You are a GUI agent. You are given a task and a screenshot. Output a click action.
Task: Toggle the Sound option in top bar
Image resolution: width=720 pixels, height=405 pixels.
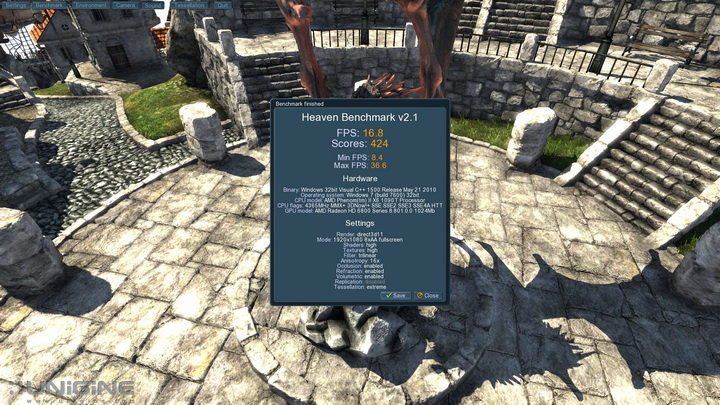[x=153, y=5]
